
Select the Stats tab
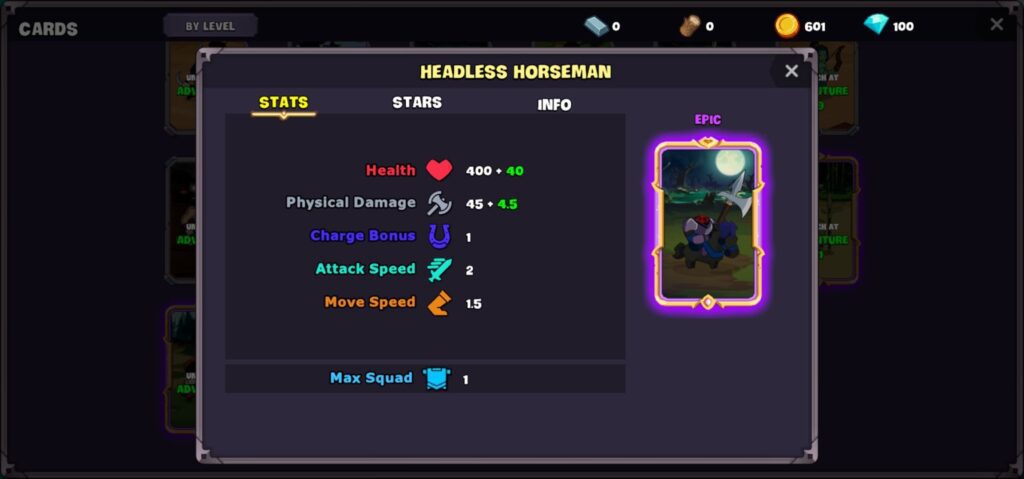283,102
